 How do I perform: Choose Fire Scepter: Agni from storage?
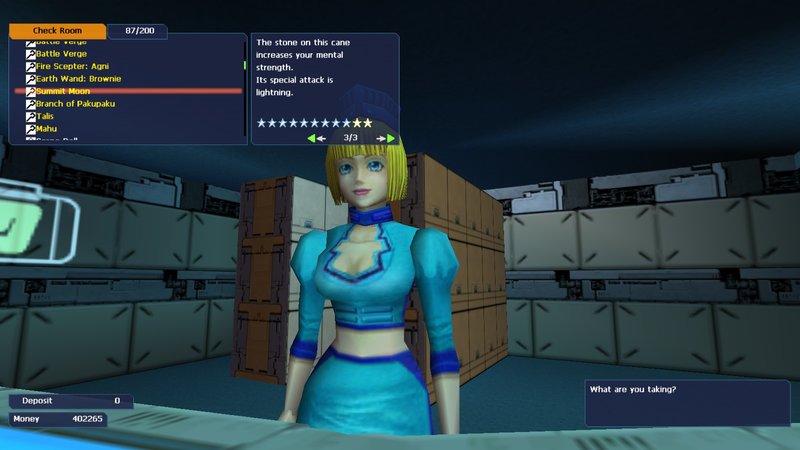point(73,66)
